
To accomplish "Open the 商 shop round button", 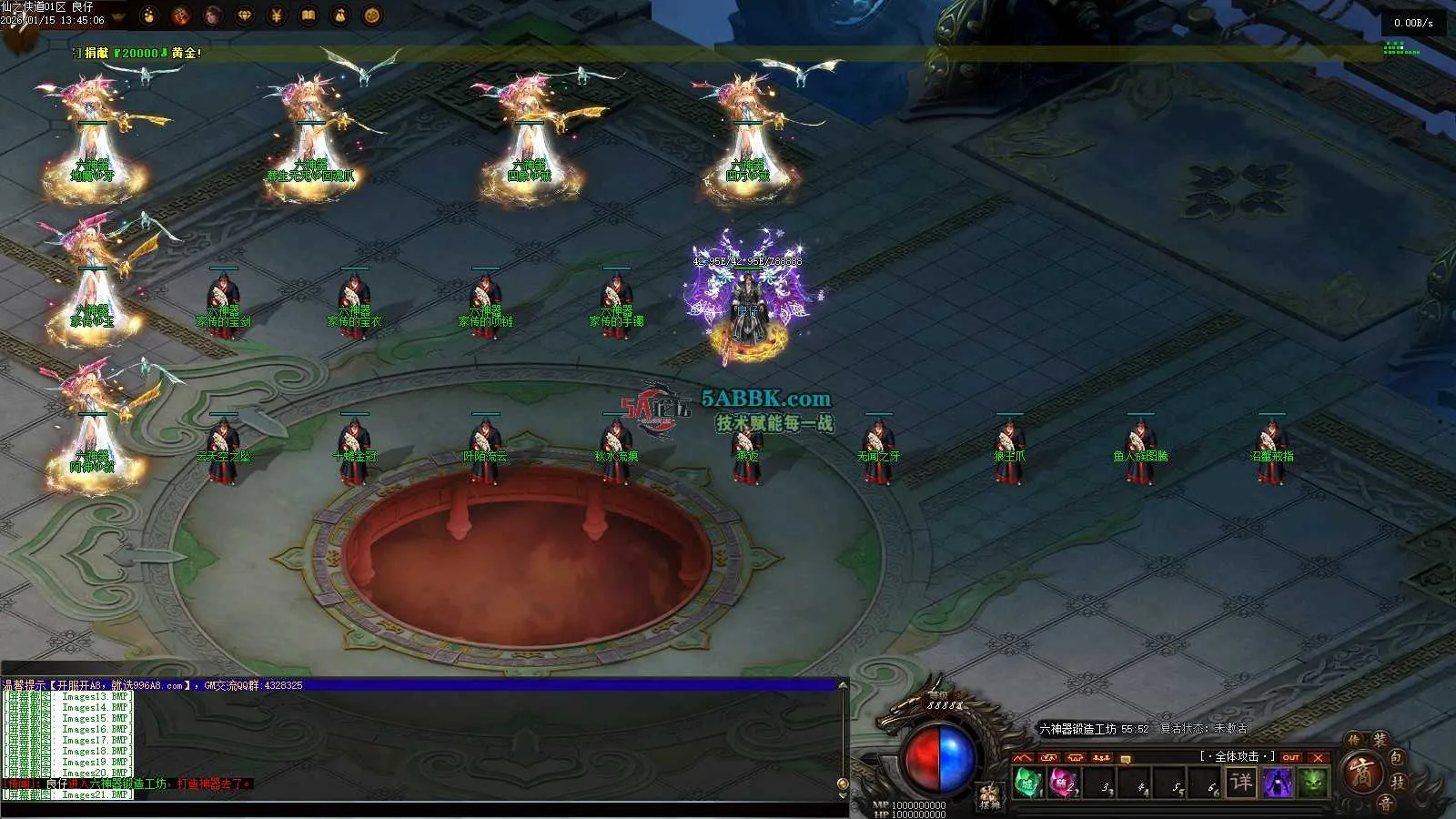I will pyautogui.click(x=1362, y=774).
